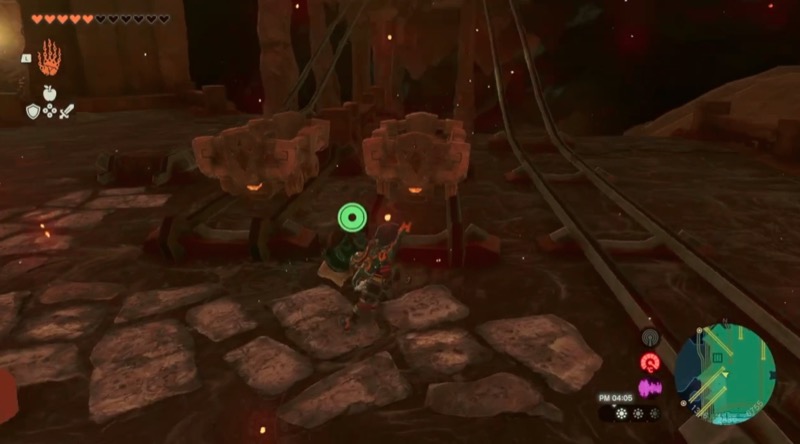Viewport: 800px width, 444px height.
Task: Pick the sword weapon icon
Action: 67,112
